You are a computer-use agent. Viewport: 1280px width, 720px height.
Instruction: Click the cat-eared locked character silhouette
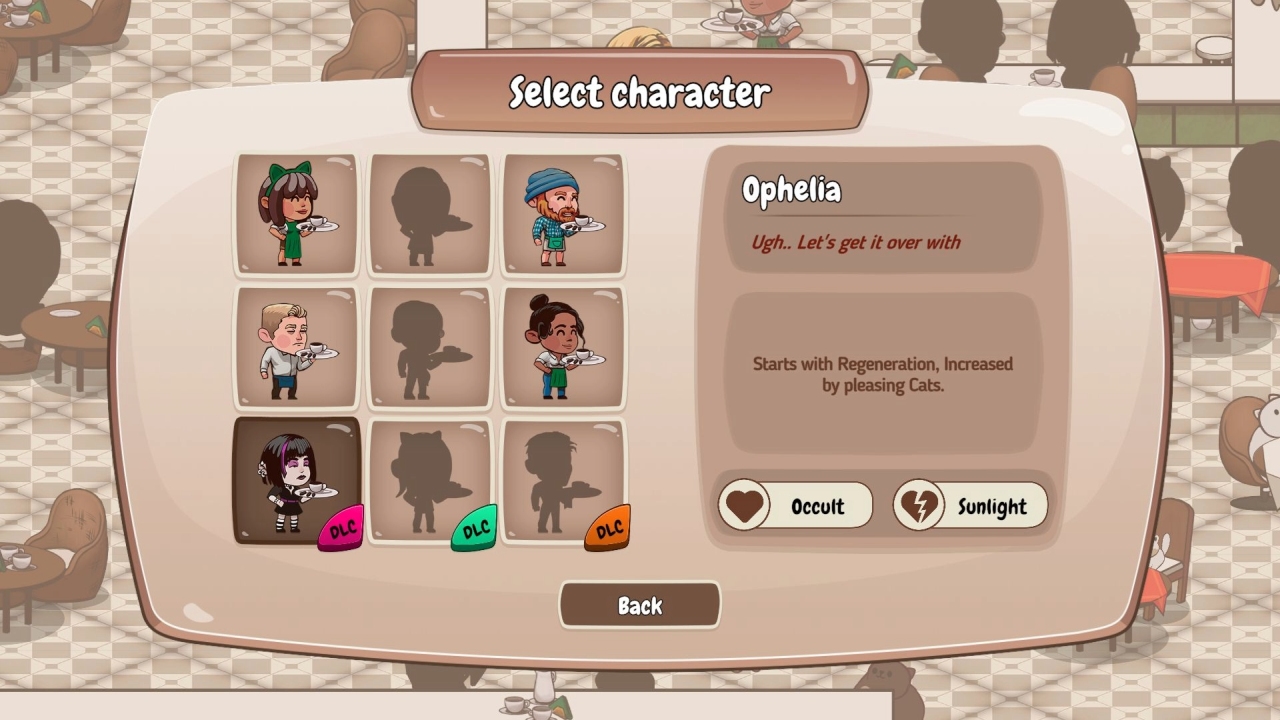pos(430,478)
